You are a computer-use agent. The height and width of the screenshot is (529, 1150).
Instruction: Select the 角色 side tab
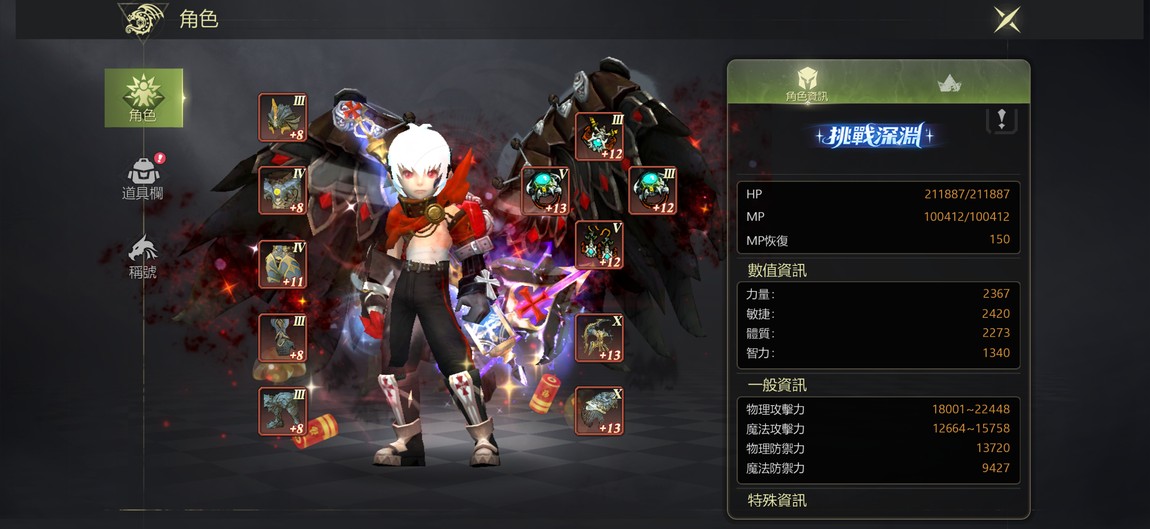(x=144, y=98)
